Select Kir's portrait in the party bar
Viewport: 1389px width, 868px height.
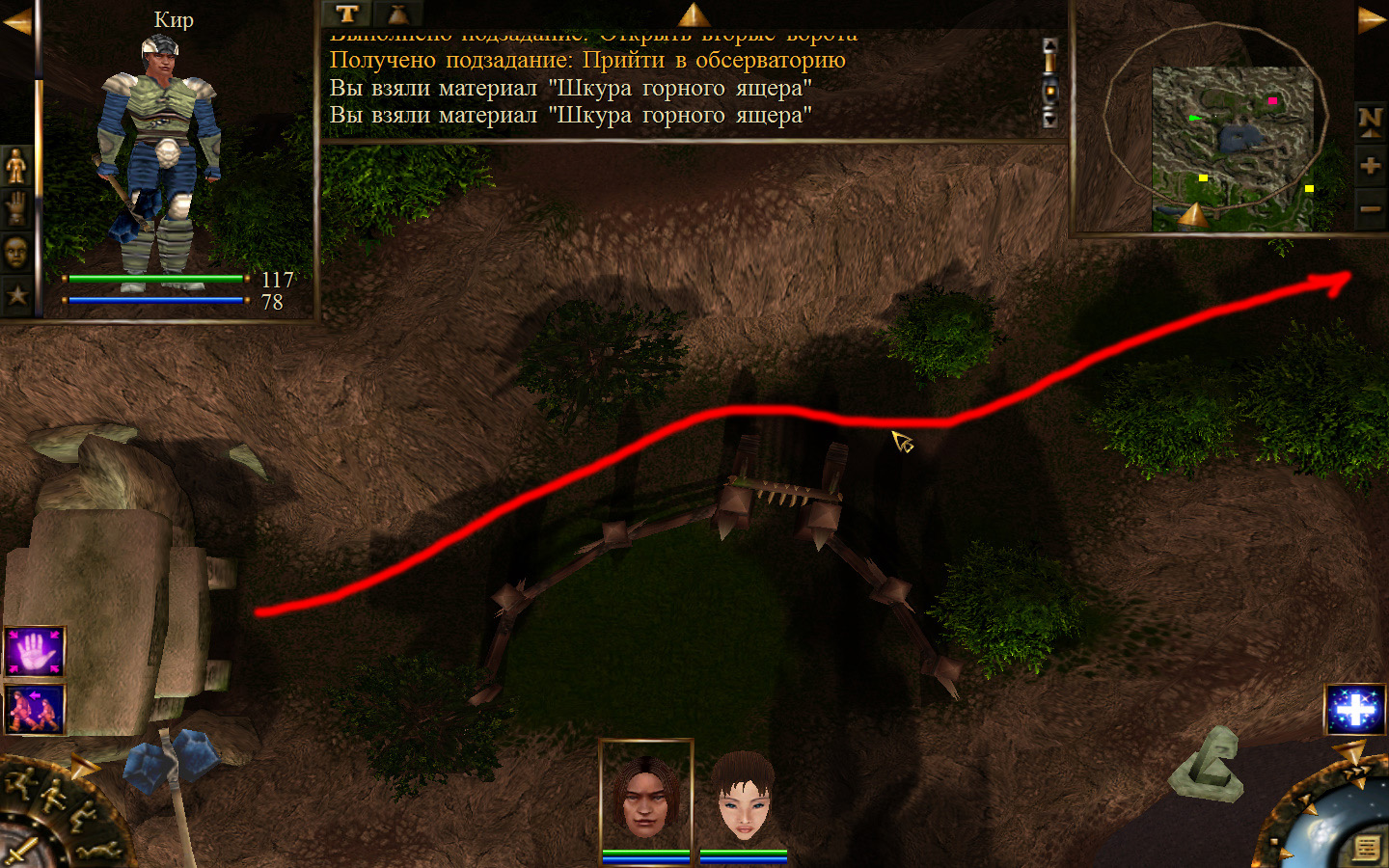coord(645,798)
